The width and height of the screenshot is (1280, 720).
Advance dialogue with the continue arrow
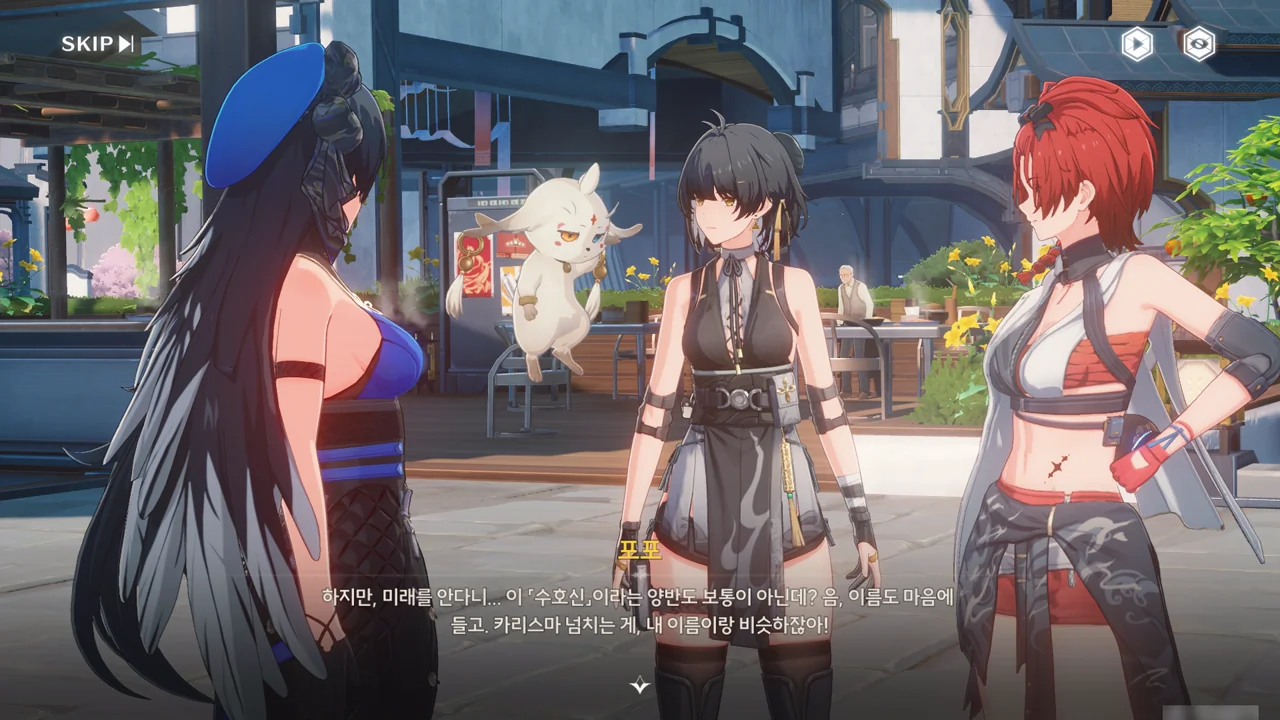[640, 685]
